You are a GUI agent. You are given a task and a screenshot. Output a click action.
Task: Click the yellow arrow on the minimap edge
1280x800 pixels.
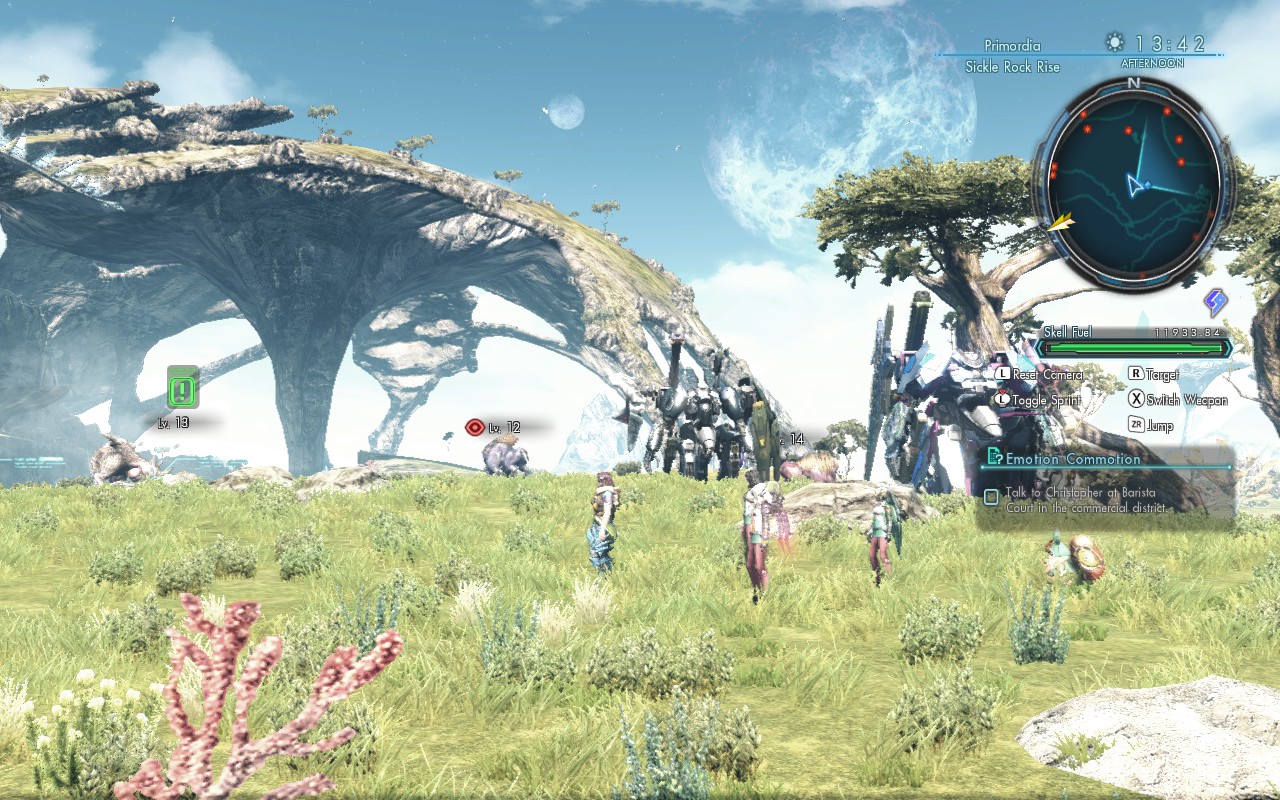click(1059, 220)
